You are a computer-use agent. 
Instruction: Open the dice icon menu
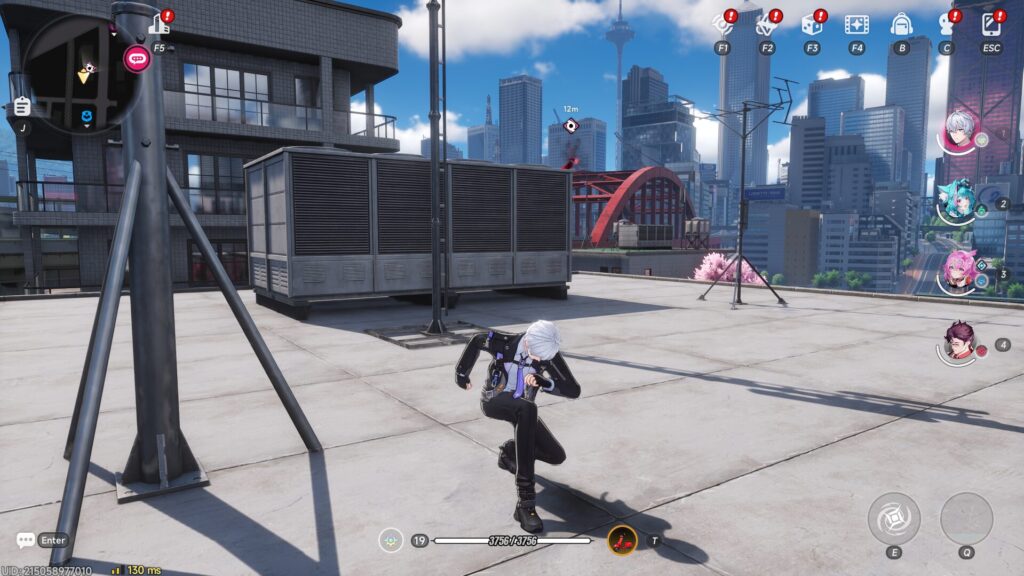click(811, 24)
